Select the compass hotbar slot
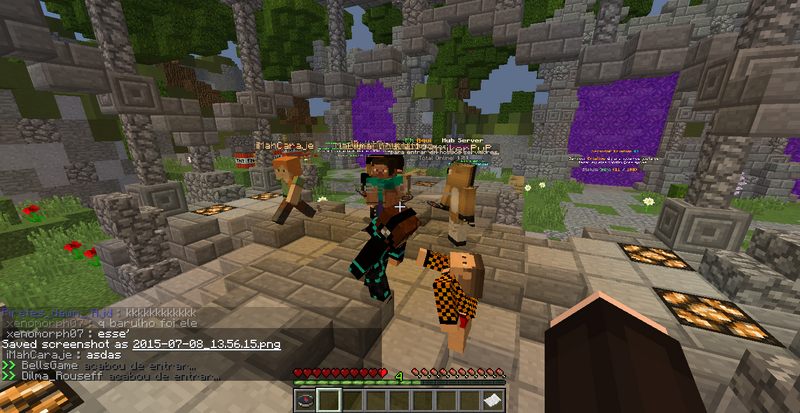Screen dimensions: 800x413 coord(305,400)
